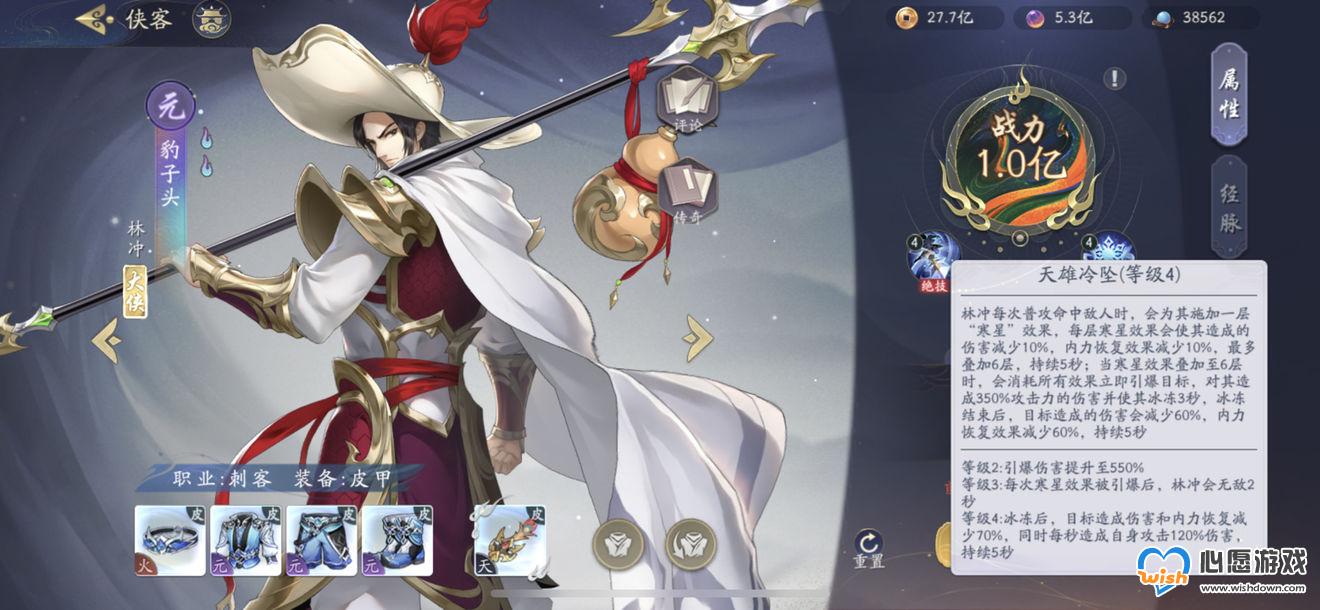Click the armor swap arrow button
The height and width of the screenshot is (610, 1320).
690,545
